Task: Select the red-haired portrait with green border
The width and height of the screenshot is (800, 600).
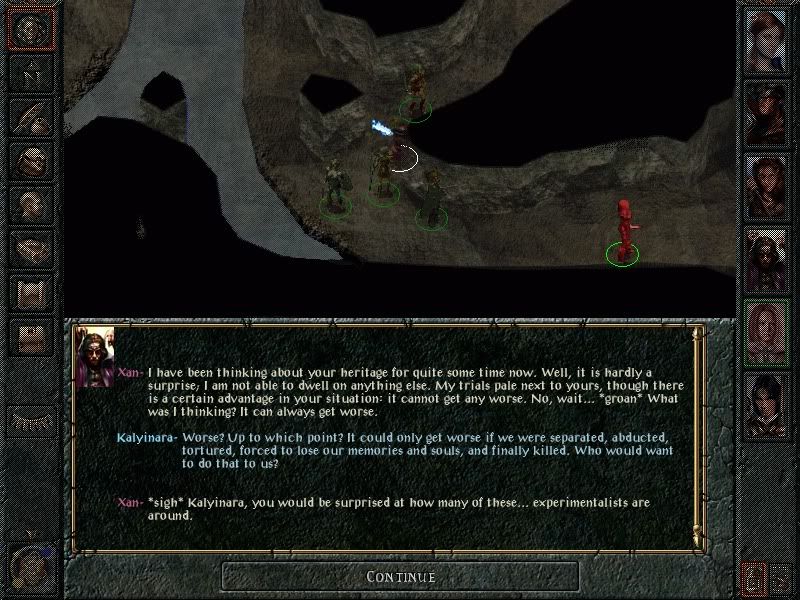Action: pos(768,327)
